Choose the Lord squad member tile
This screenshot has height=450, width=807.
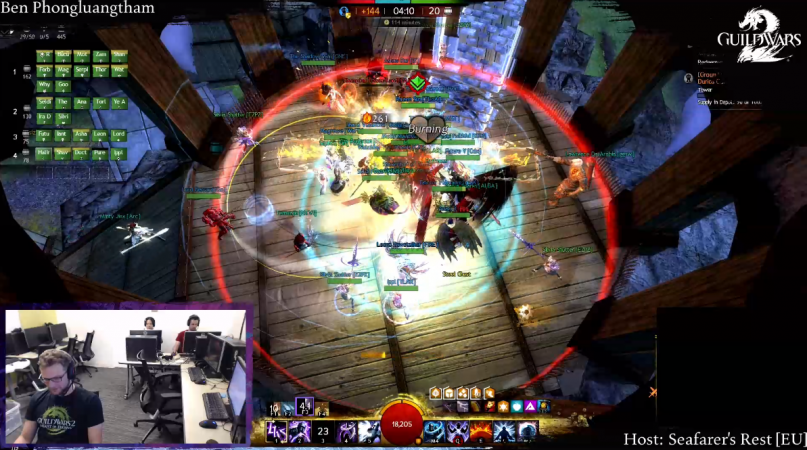coord(119,134)
